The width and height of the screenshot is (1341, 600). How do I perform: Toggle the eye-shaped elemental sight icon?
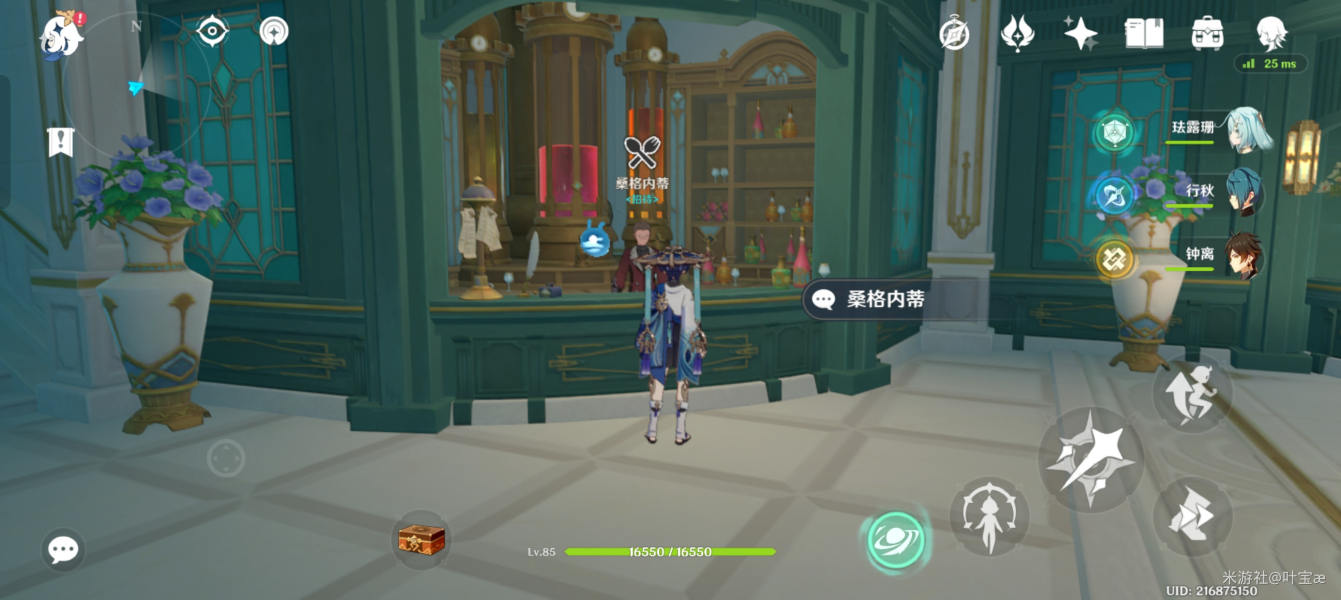pyautogui.click(x=212, y=32)
